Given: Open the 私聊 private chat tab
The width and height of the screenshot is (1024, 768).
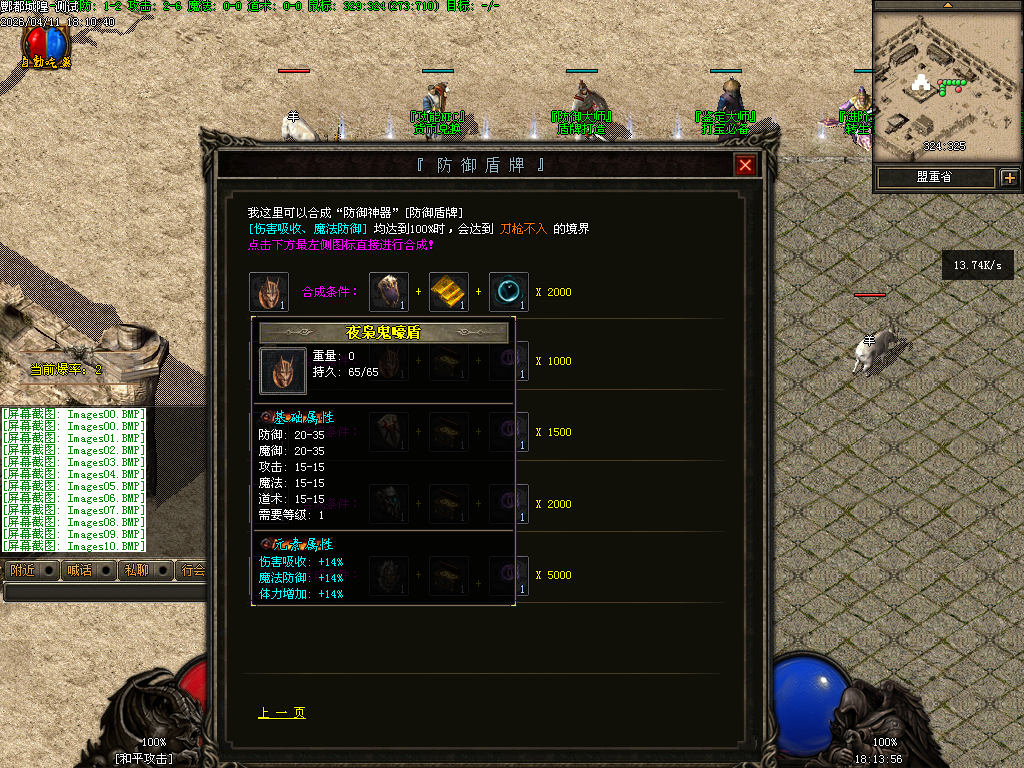Looking at the screenshot, I should coord(136,570).
